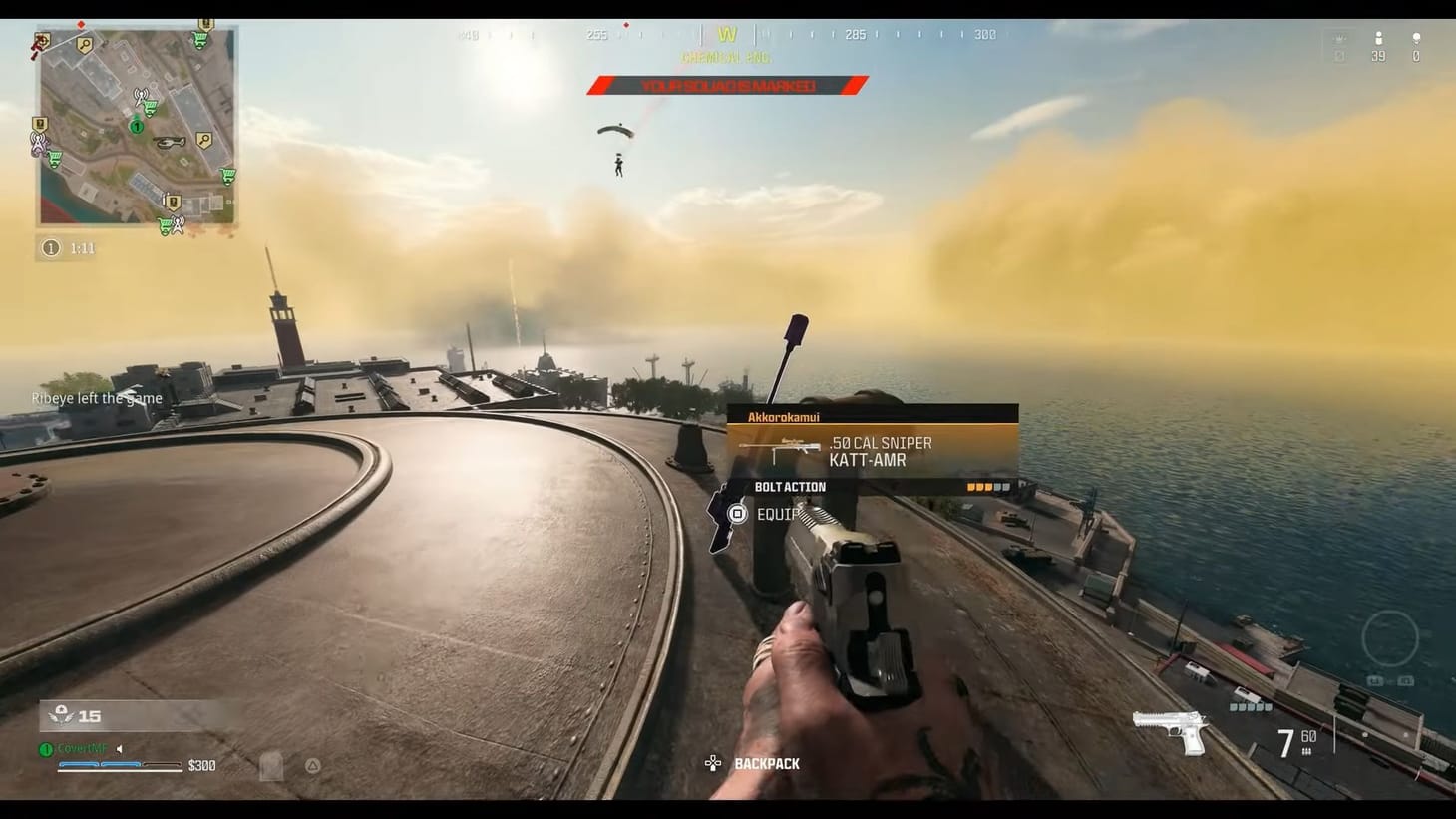Select a Scavenger contract magnifying glass marker

(x=84, y=42)
